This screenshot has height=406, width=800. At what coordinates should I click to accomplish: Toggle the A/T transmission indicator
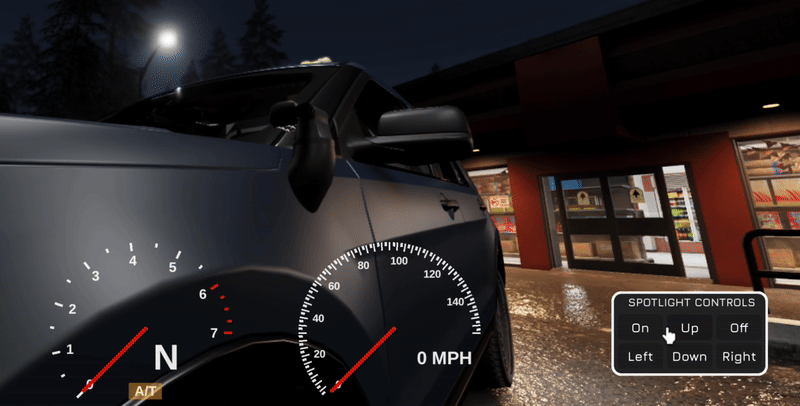click(144, 392)
